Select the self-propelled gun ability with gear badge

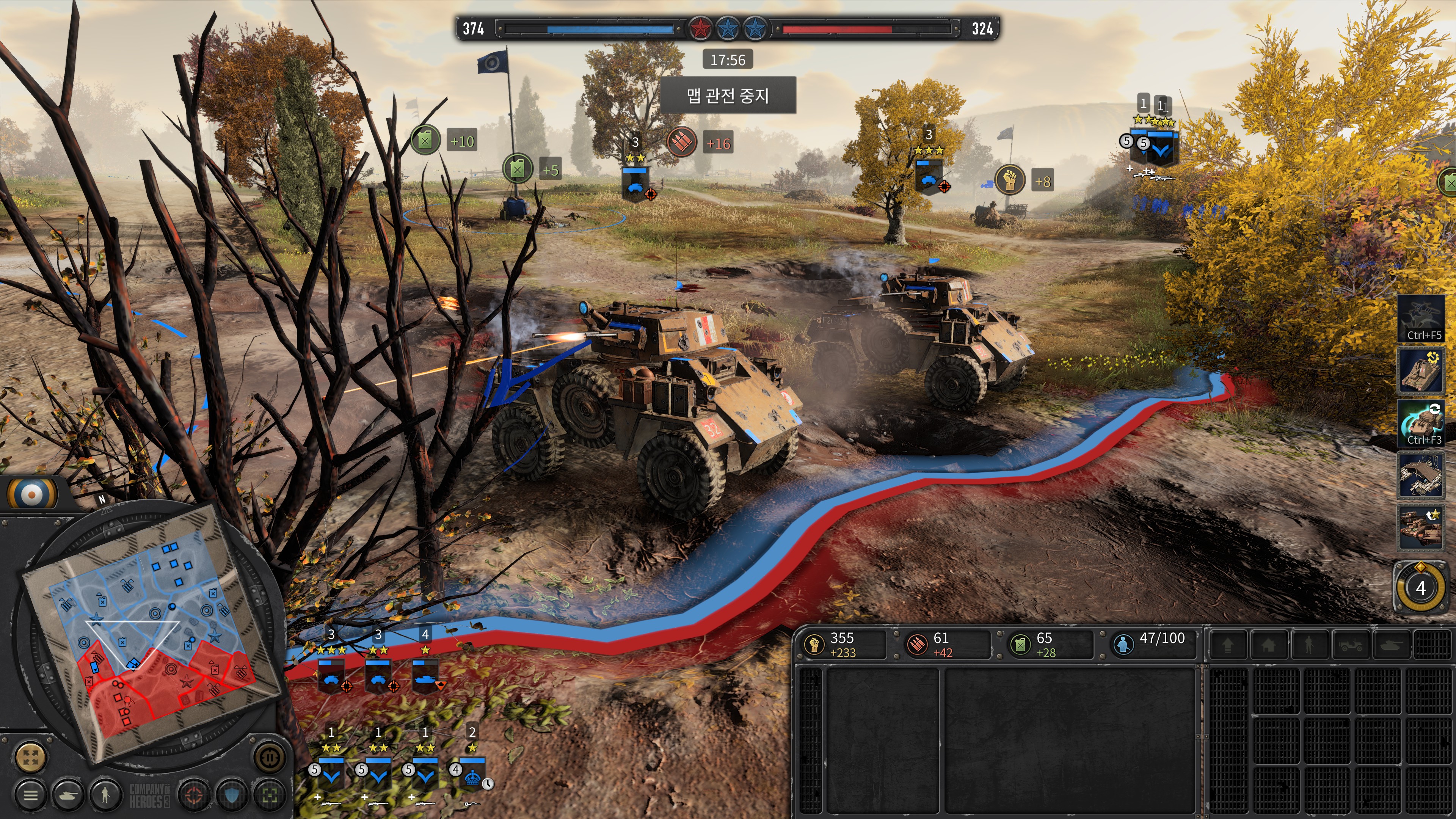point(1420,371)
